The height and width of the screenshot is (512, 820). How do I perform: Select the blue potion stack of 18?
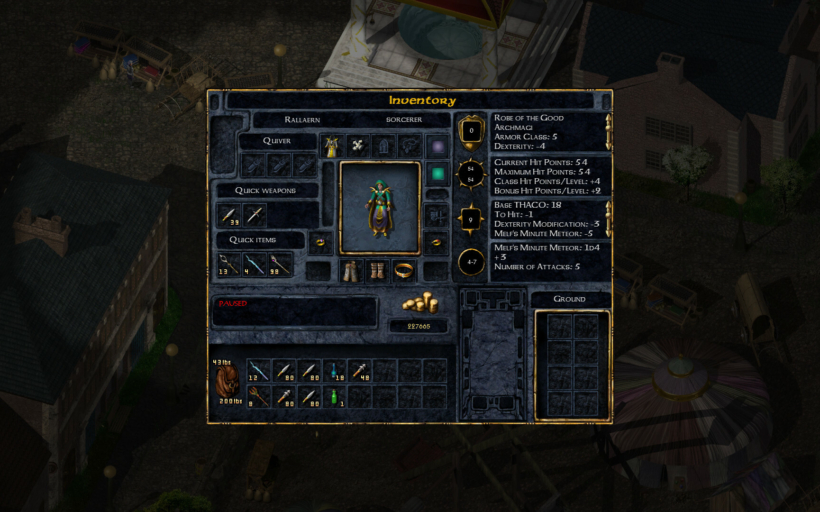click(x=335, y=371)
